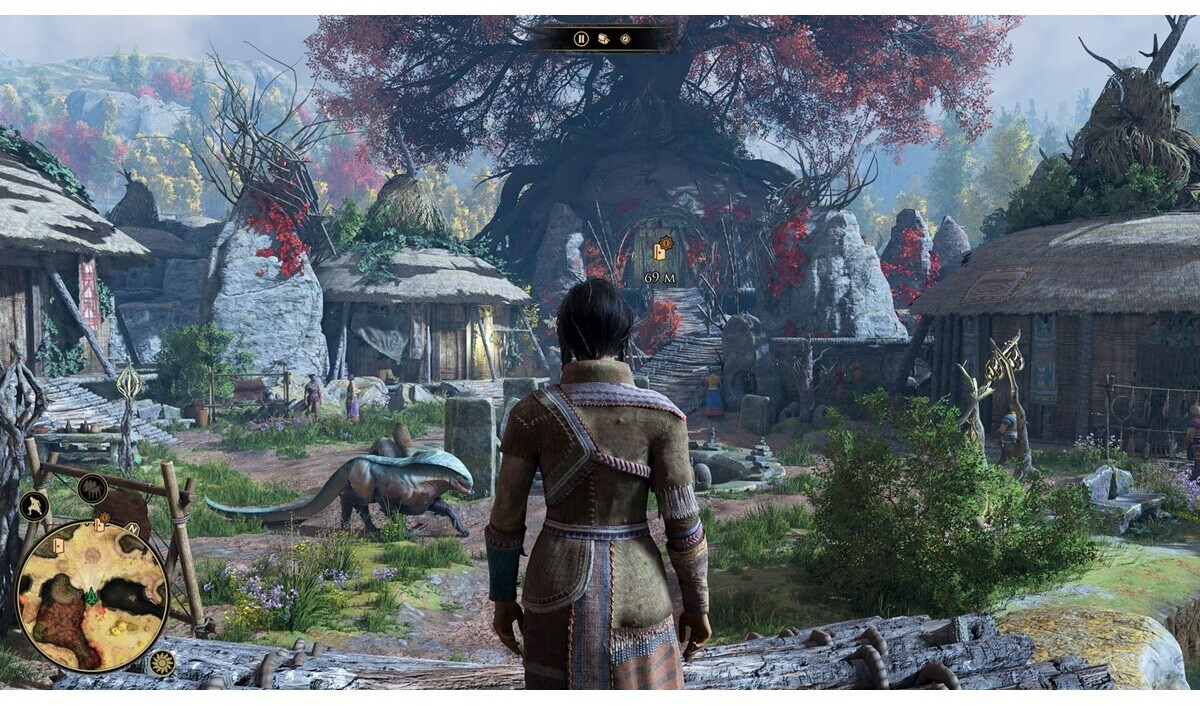1200x706 pixels.
Task: Select the door objective marker showing 69 M
Action: [661, 250]
